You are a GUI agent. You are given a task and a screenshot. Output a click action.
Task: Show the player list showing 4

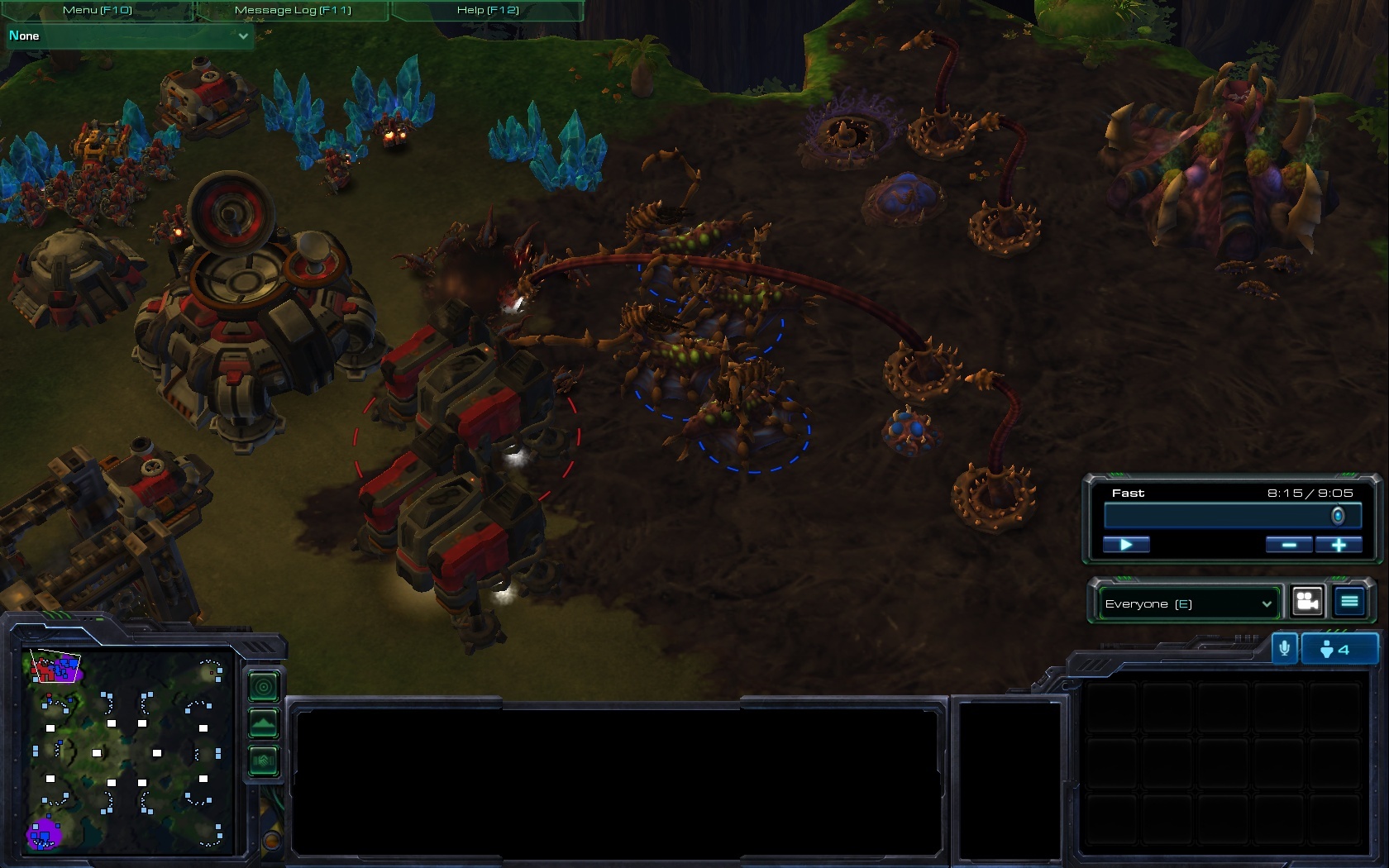[1339, 649]
